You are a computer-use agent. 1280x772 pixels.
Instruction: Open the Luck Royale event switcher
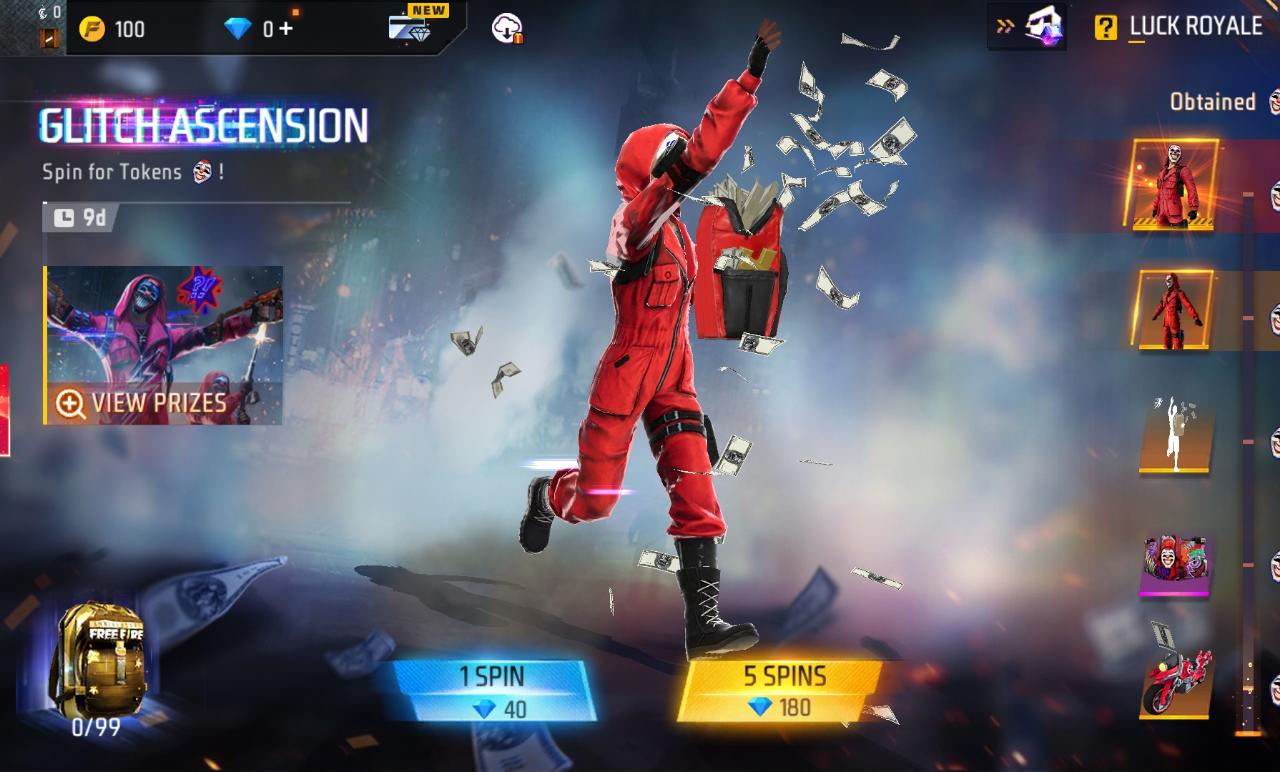[x=1028, y=27]
